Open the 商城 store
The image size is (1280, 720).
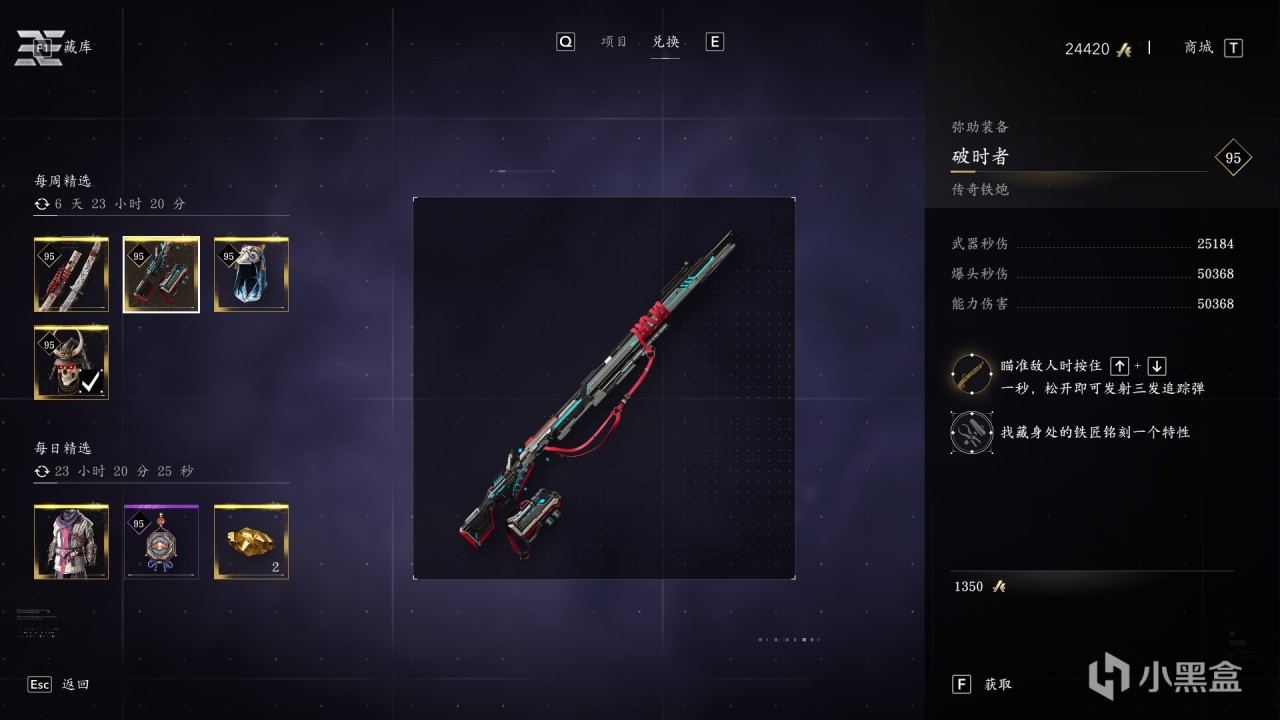(x=1198, y=47)
